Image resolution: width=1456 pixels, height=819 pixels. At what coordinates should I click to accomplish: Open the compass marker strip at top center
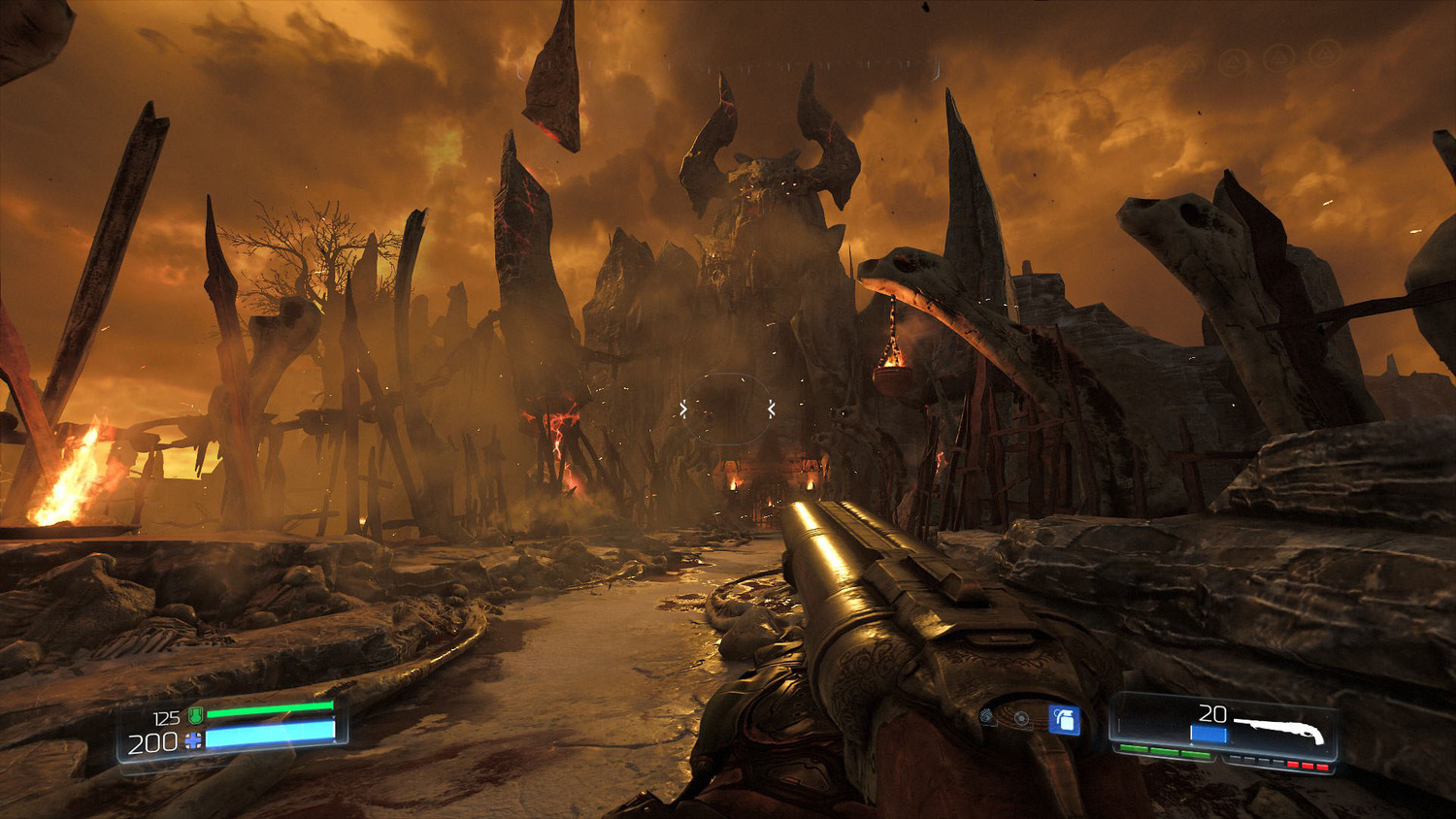coord(728,68)
